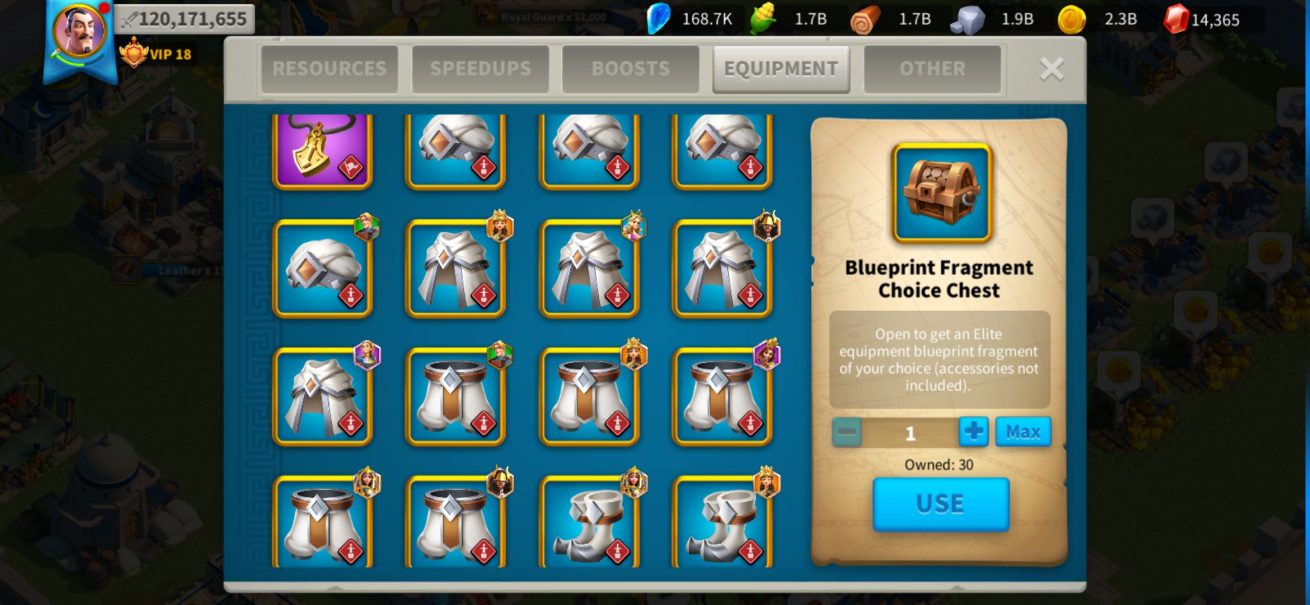This screenshot has width=1310, height=605.
Task: Open the VIP 18 badge
Action: point(155,53)
